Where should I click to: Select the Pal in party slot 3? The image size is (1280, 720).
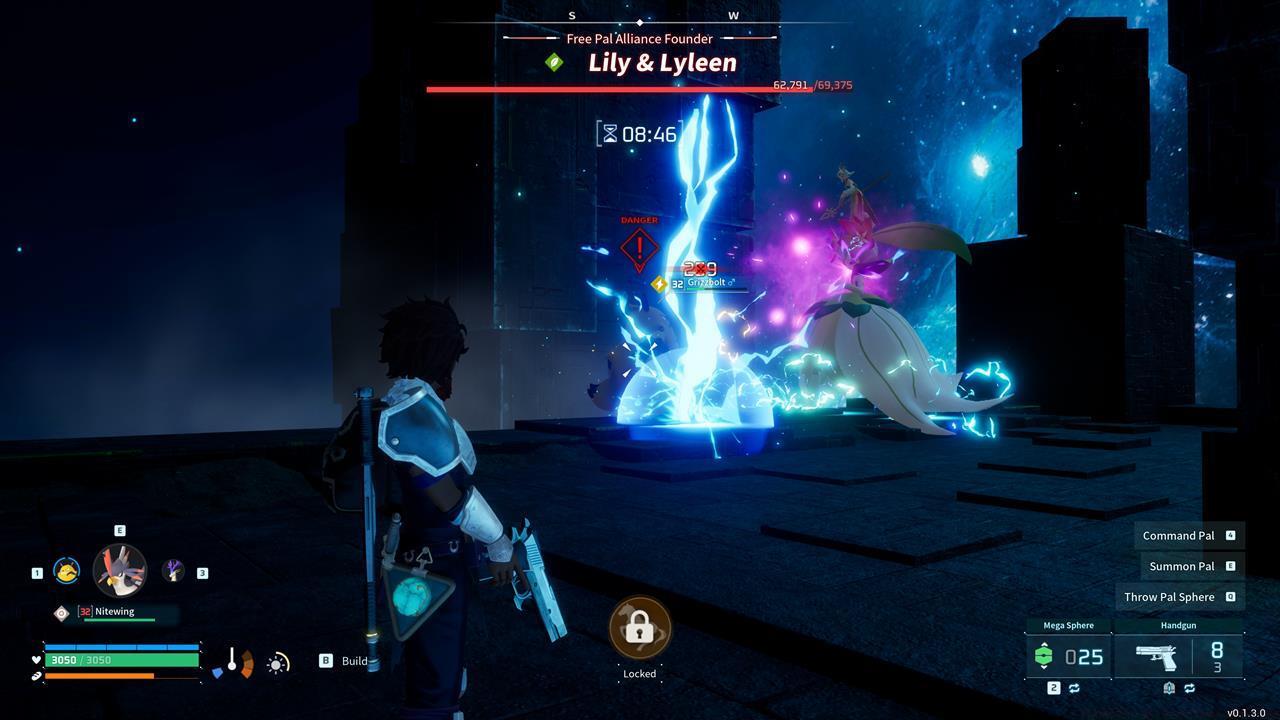pos(173,572)
